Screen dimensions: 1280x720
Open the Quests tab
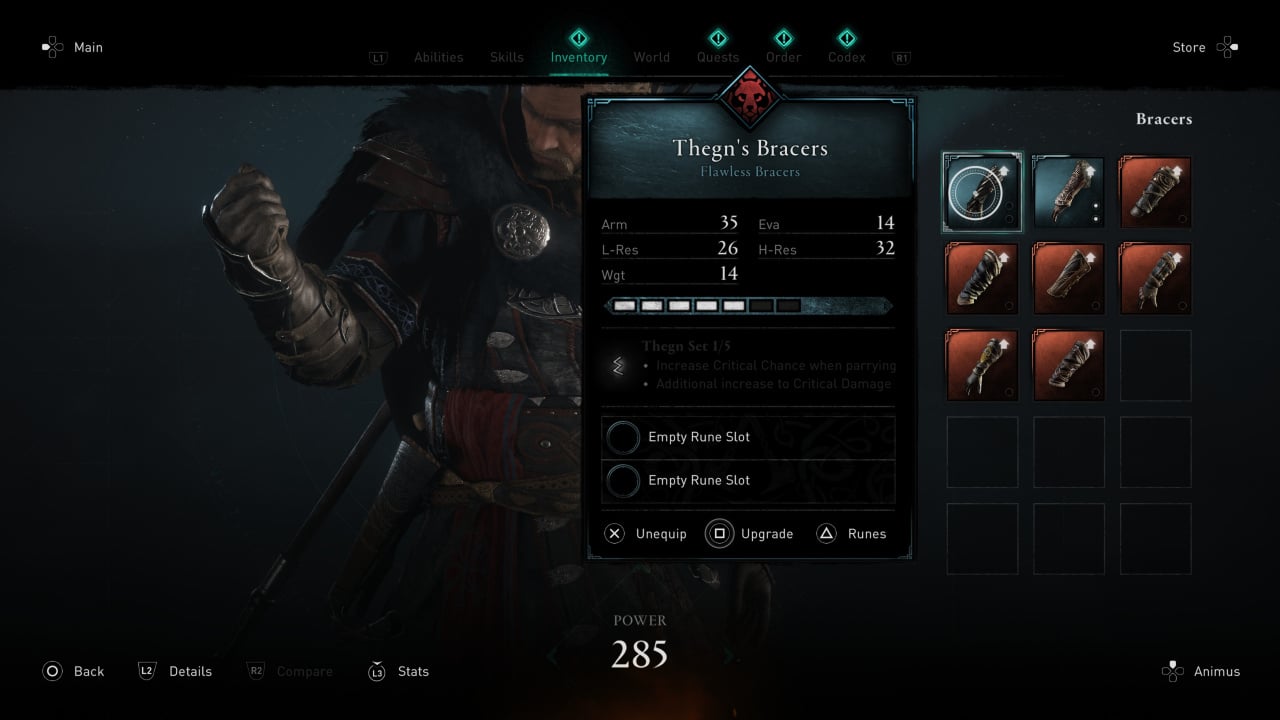[x=718, y=57]
